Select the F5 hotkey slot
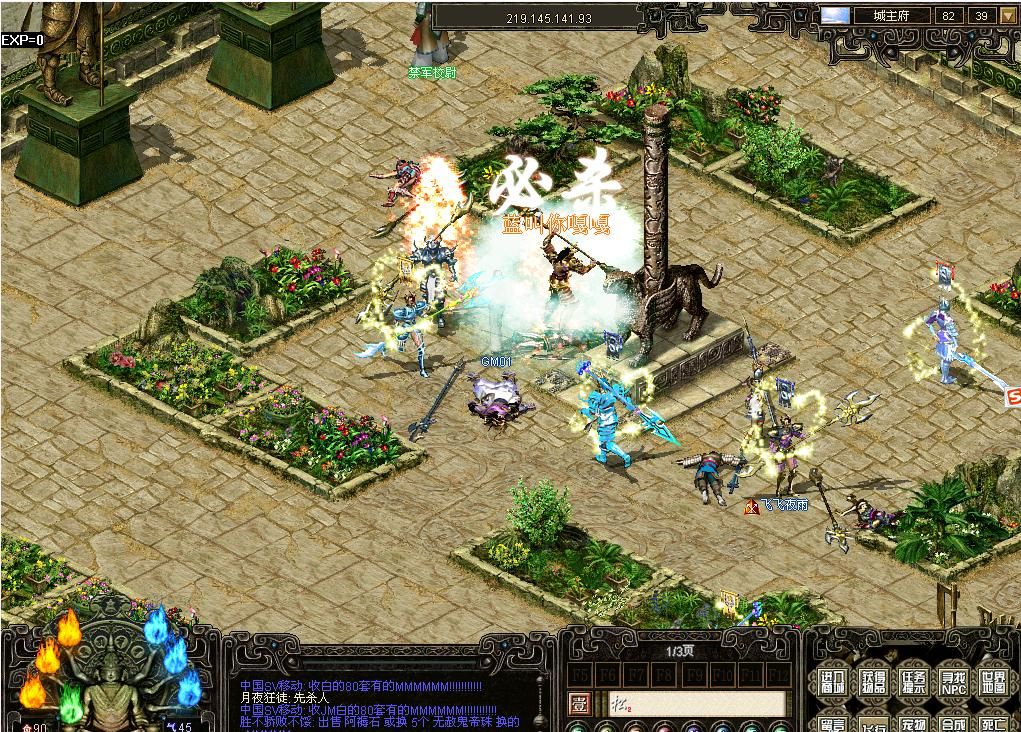 point(581,674)
